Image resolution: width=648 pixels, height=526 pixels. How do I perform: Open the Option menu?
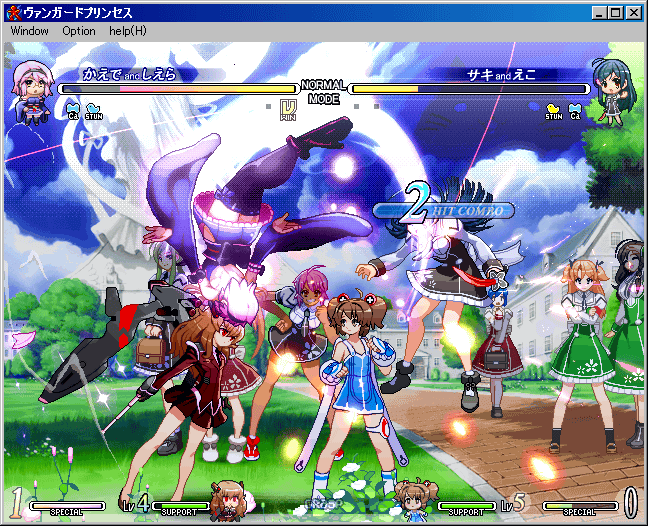pos(79,31)
